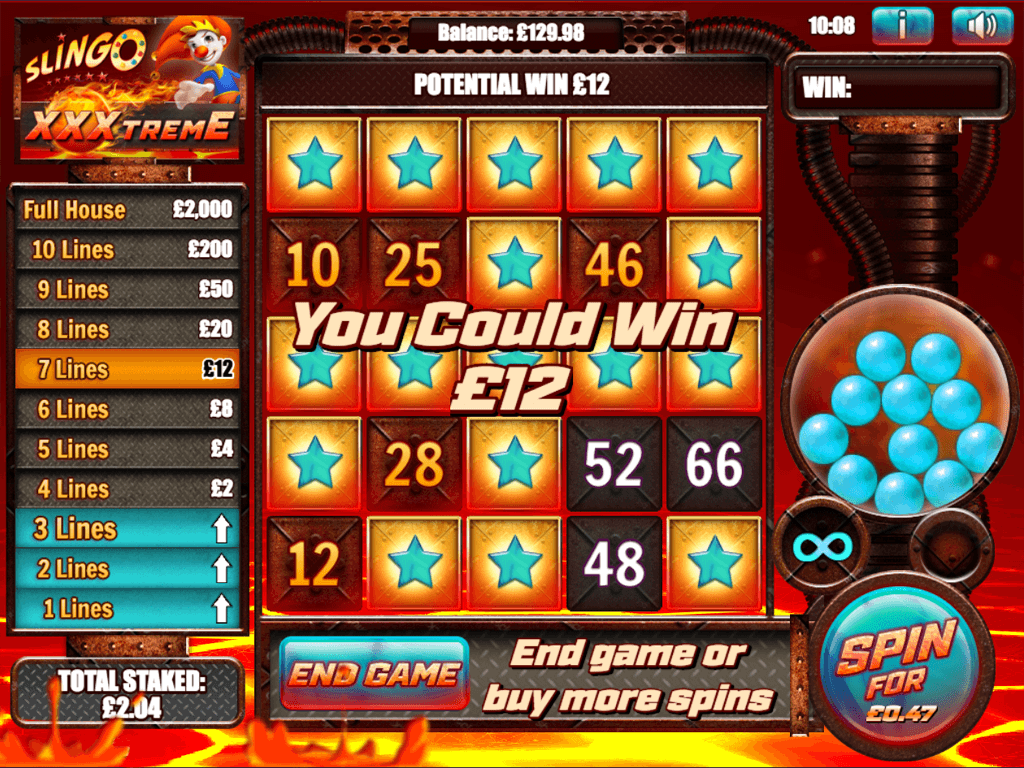Click the number 25 grid tile
Screen dimensions: 1024x768
point(414,264)
